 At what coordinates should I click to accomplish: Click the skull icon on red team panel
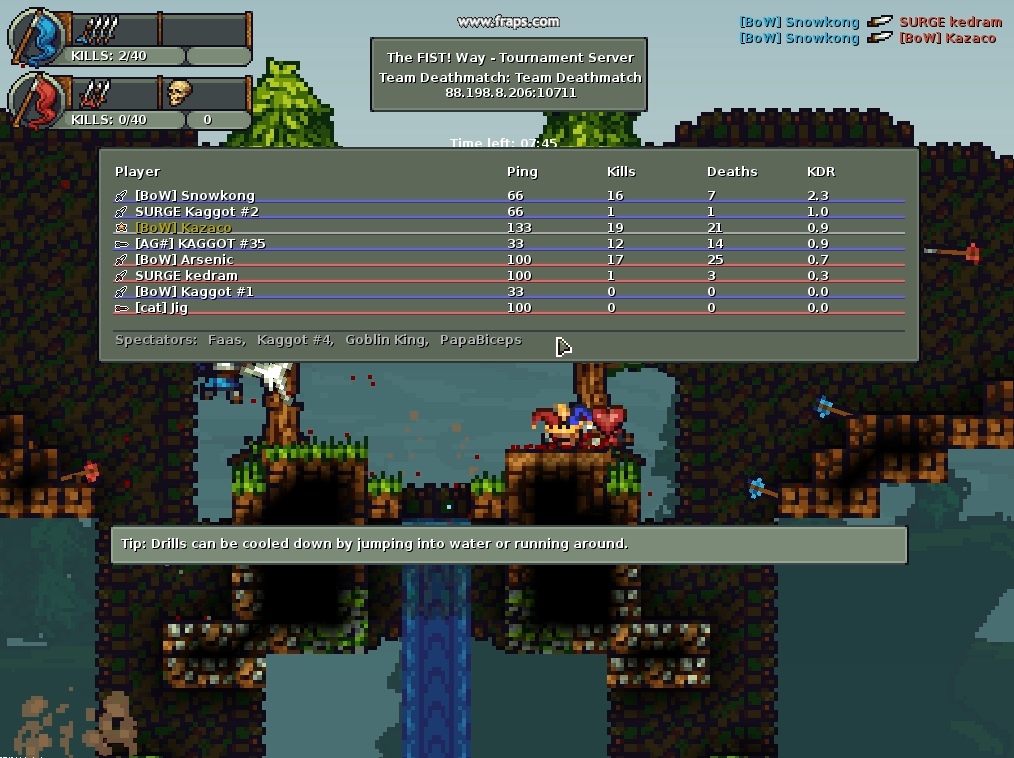tap(179, 93)
